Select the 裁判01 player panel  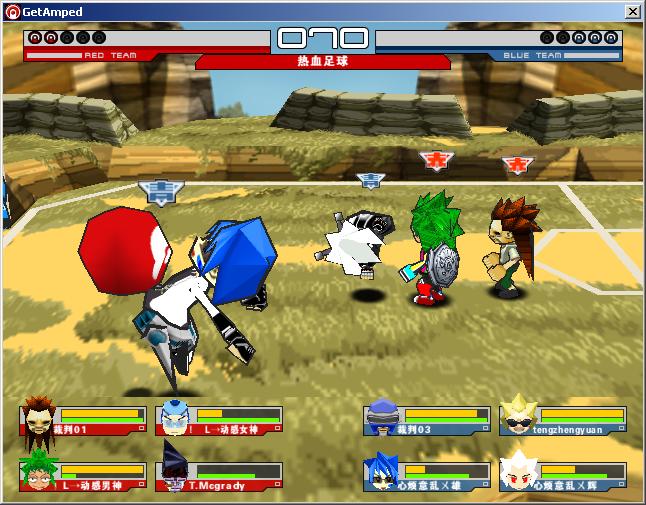click(84, 420)
